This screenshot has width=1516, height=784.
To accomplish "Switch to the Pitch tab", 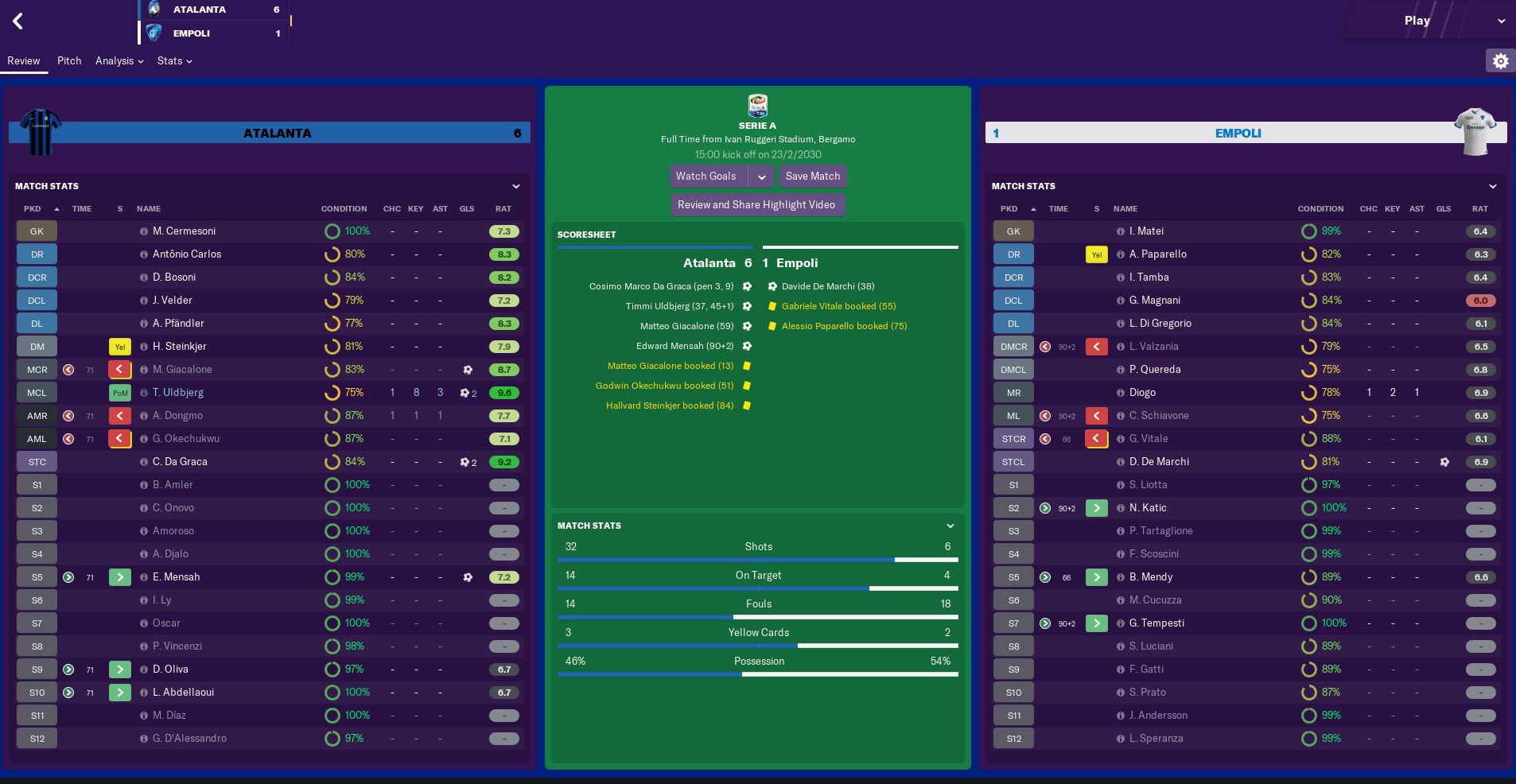I will (69, 60).
